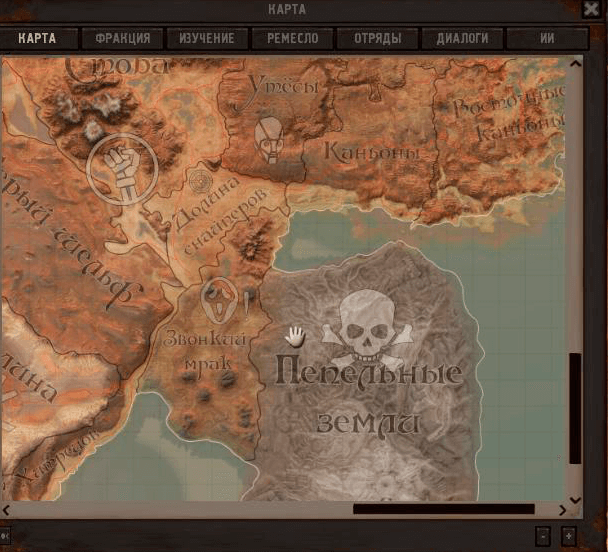The image size is (608, 552).
Task: Go to the Отряды tab
Action: (x=377, y=39)
